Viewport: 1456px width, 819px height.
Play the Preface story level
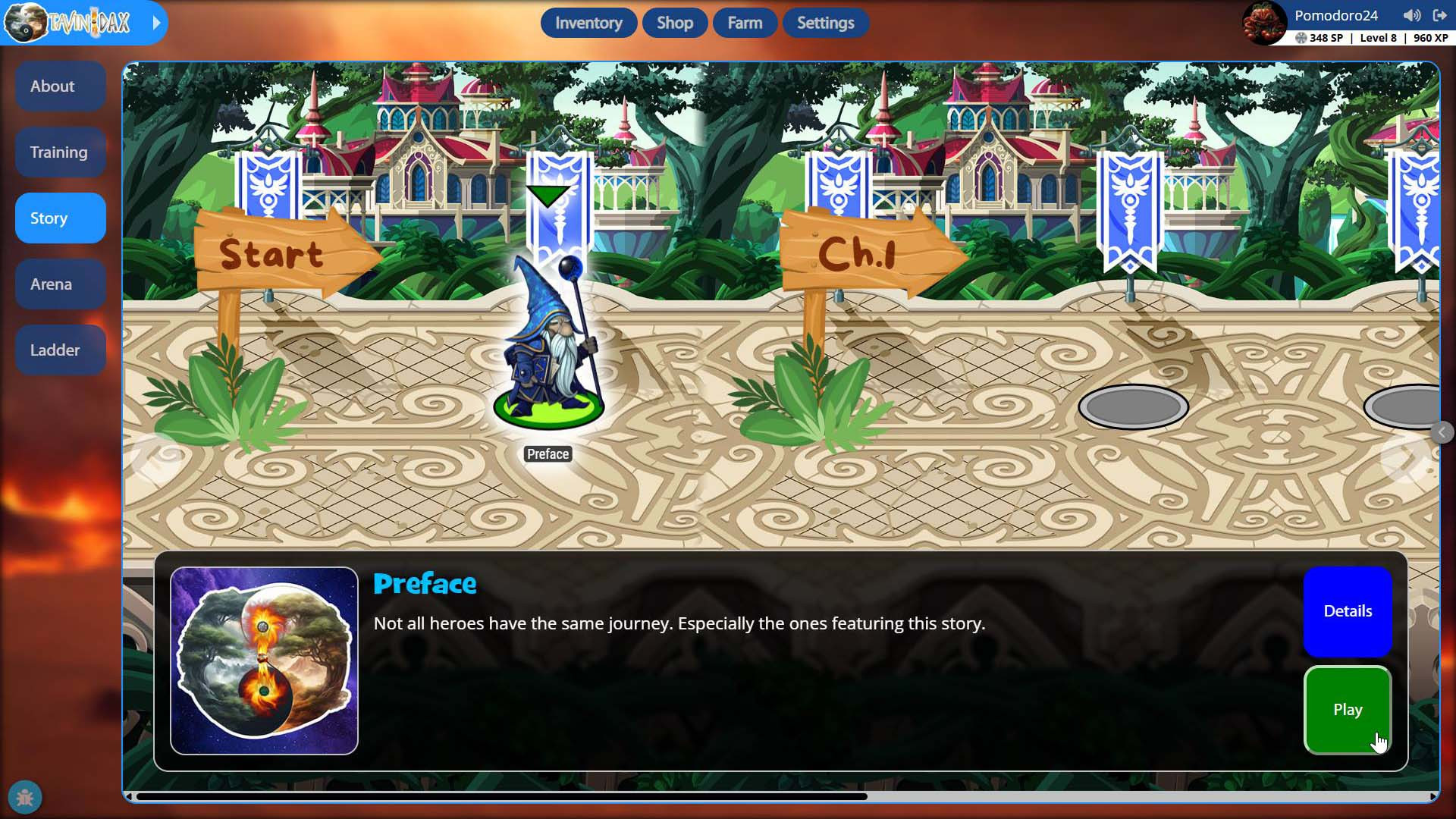point(1348,710)
